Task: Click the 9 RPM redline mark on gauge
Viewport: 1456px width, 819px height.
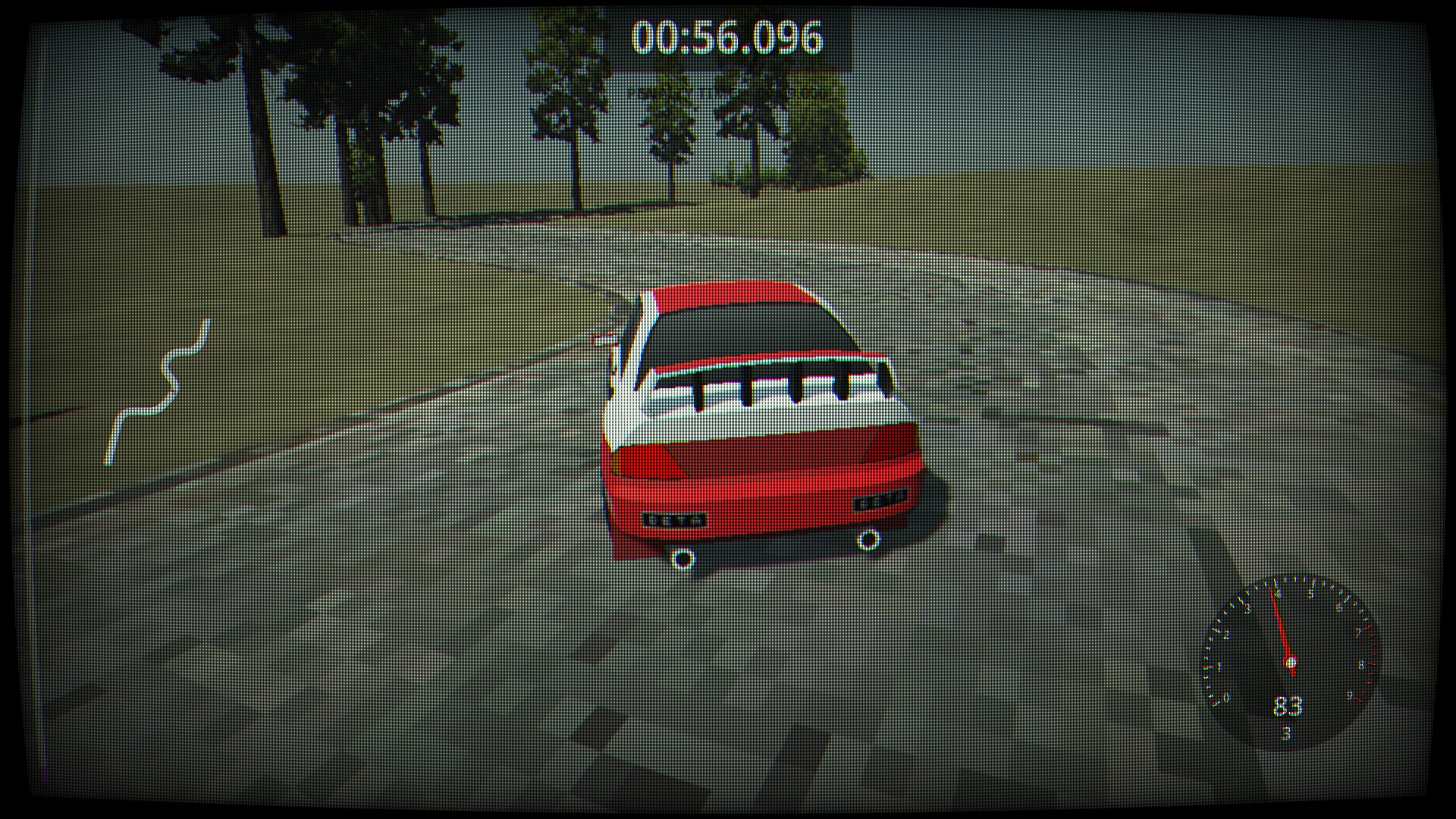Action: [x=1349, y=695]
